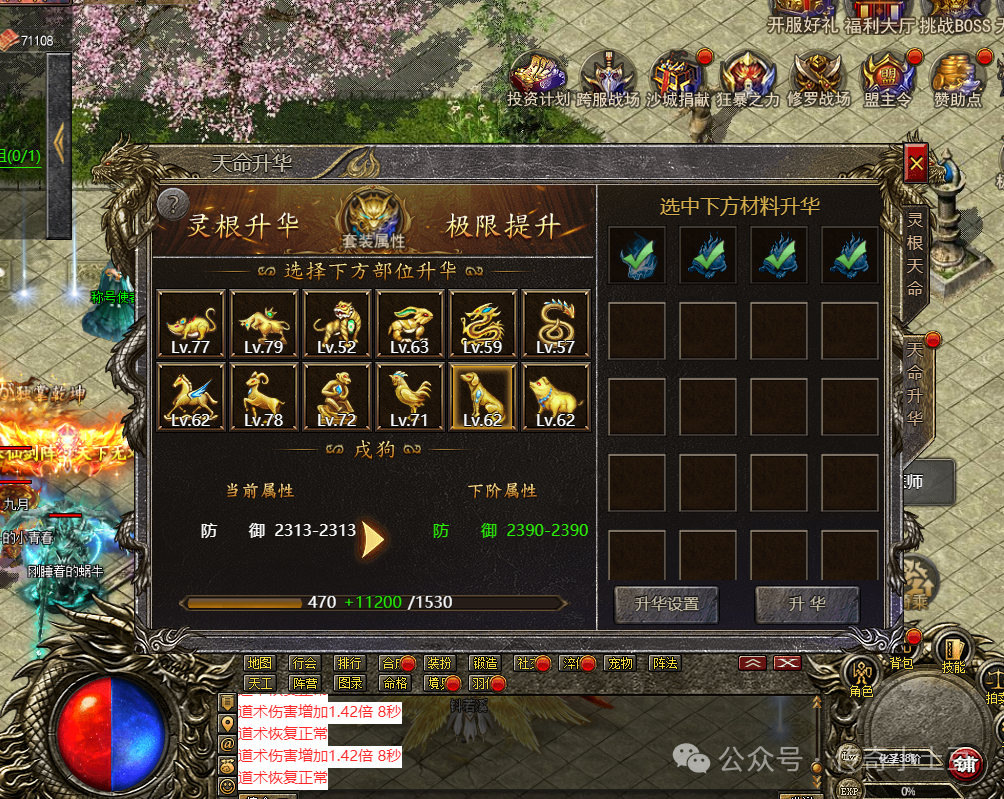Open the 锻造 forging menu
Screen dimensions: 1004x799
tap(485, 663)
